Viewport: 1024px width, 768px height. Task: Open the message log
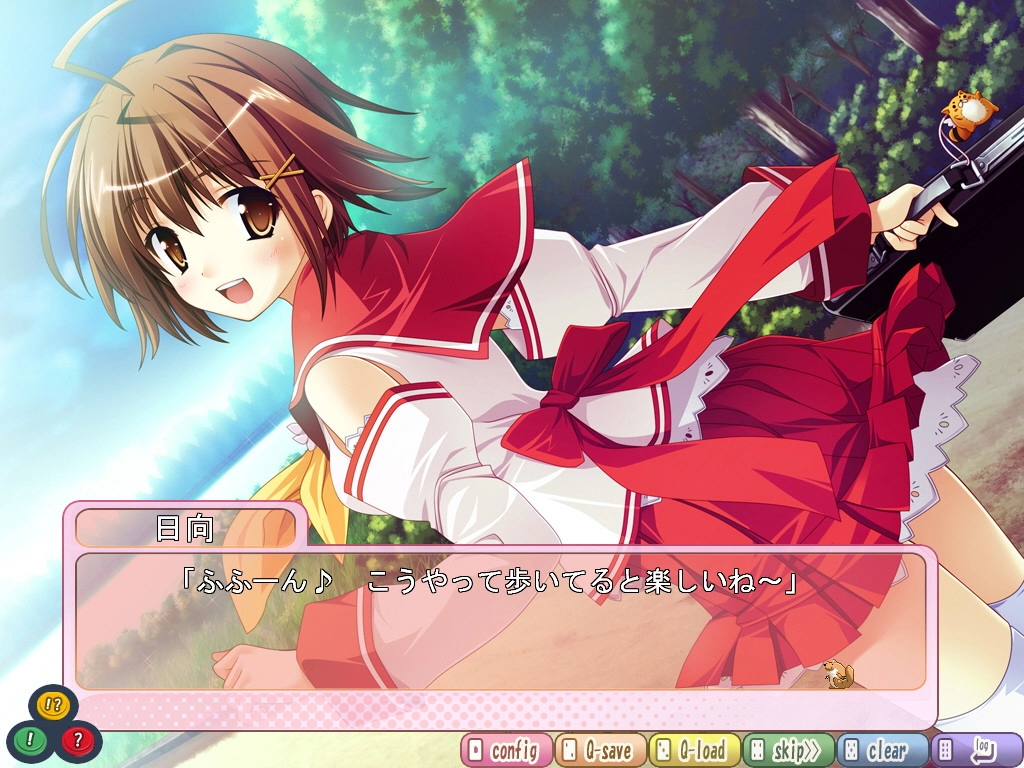coord(977,750)
